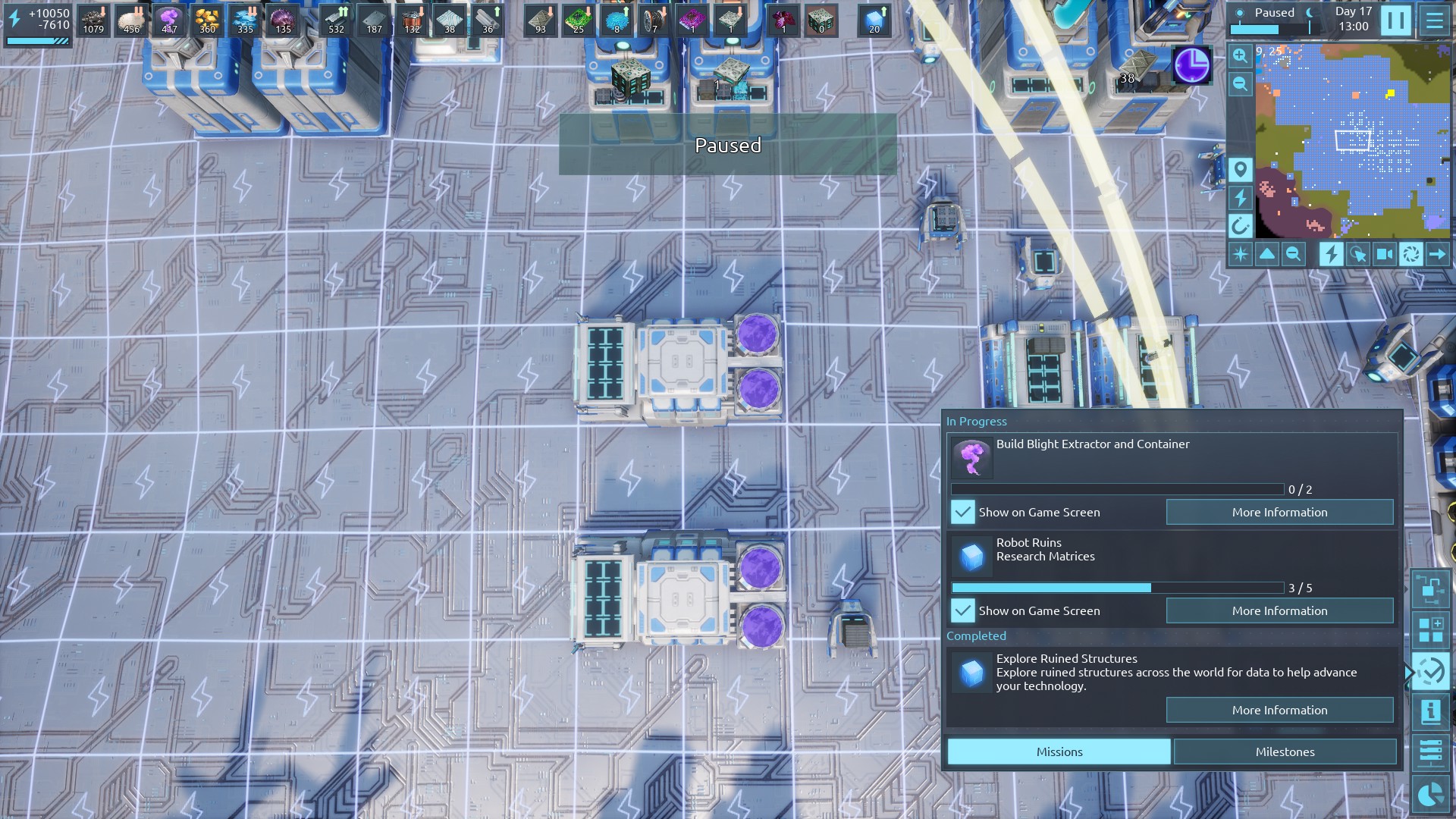Open More Information for Build Blight Extractor
1456x819 pixels.
pyautogui.click(x=1279, y=512)
